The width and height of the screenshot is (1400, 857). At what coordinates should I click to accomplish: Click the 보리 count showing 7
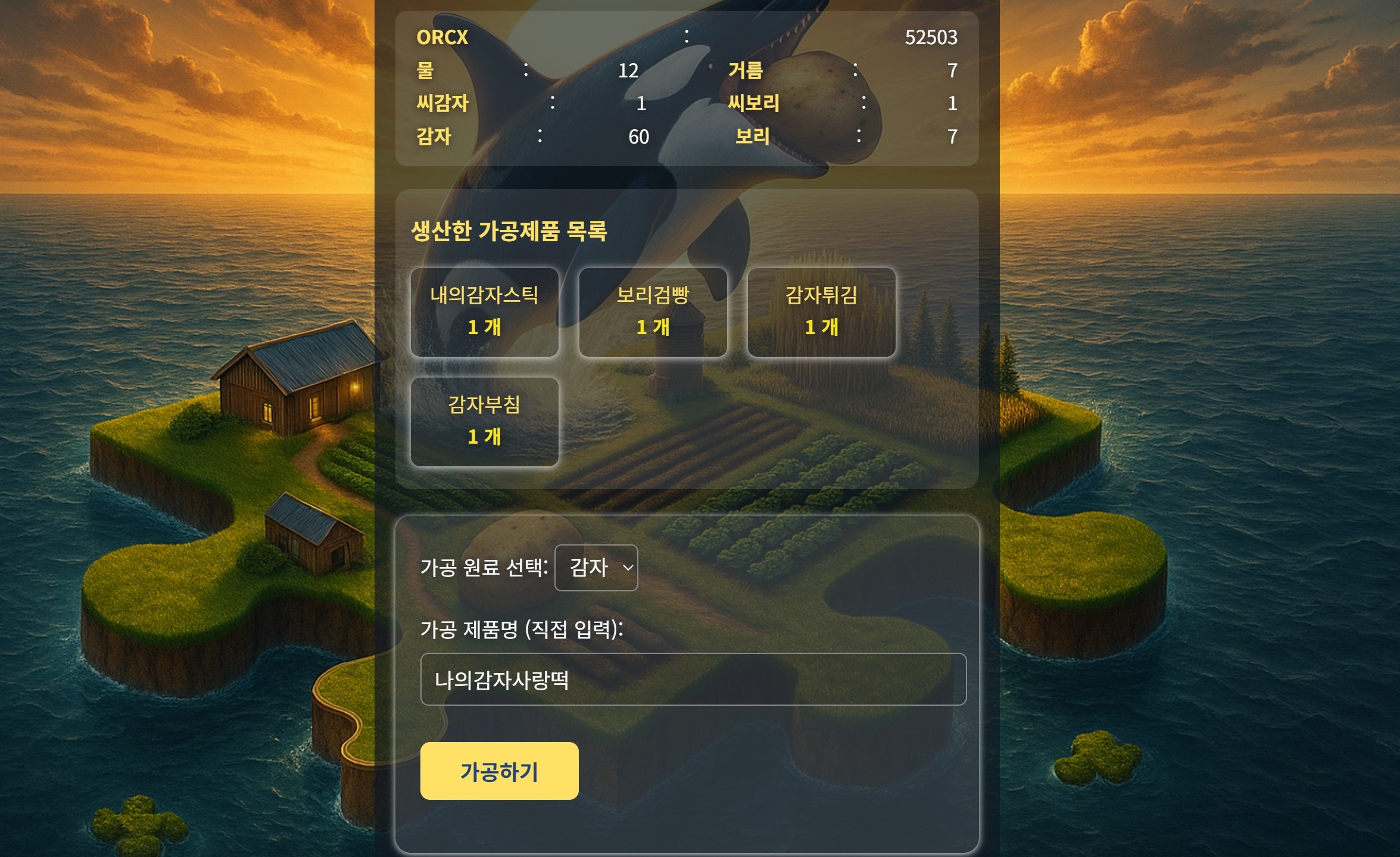[952, 136]
